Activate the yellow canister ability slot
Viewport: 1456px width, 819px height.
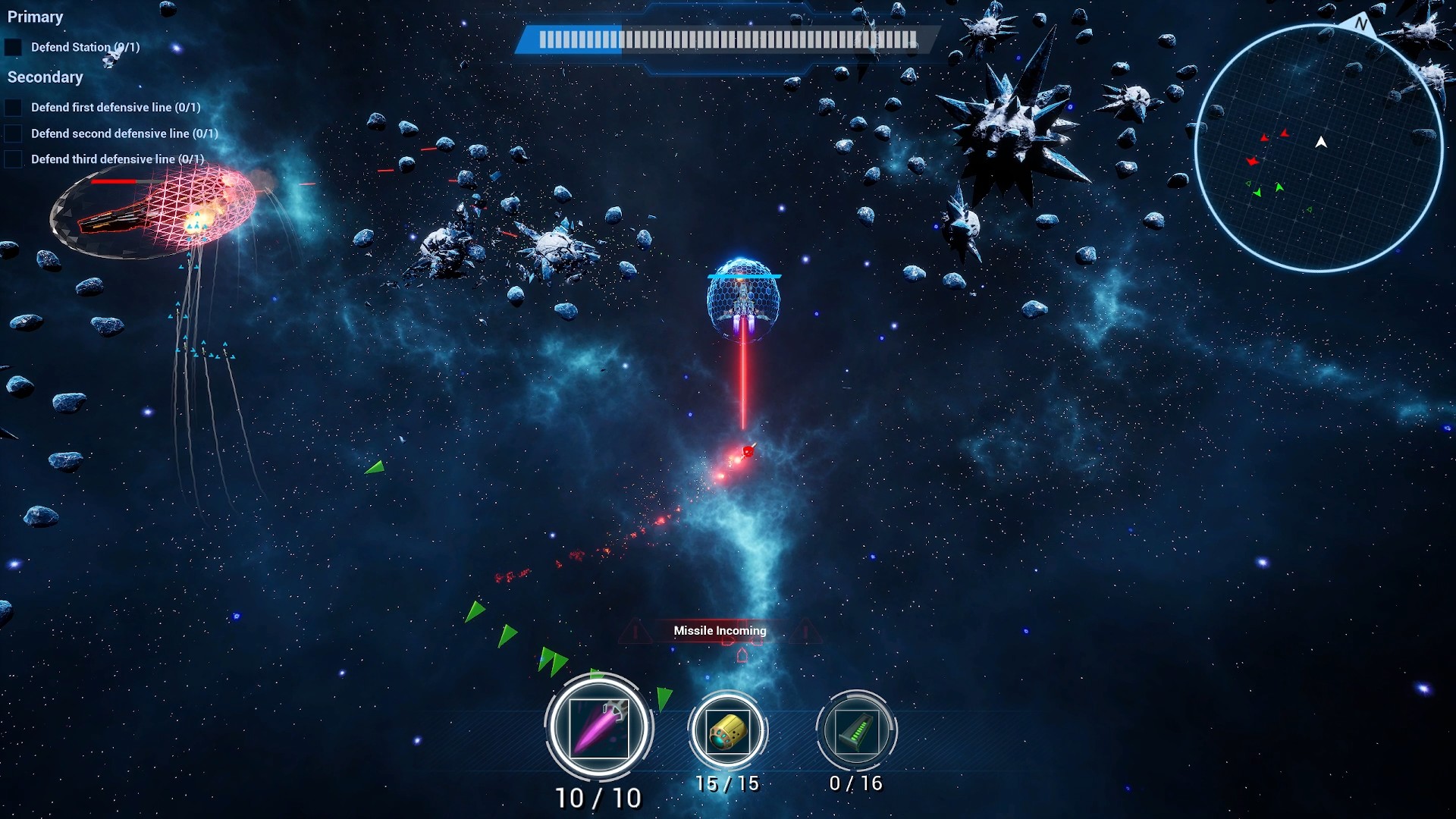click(x=727, y=732)
